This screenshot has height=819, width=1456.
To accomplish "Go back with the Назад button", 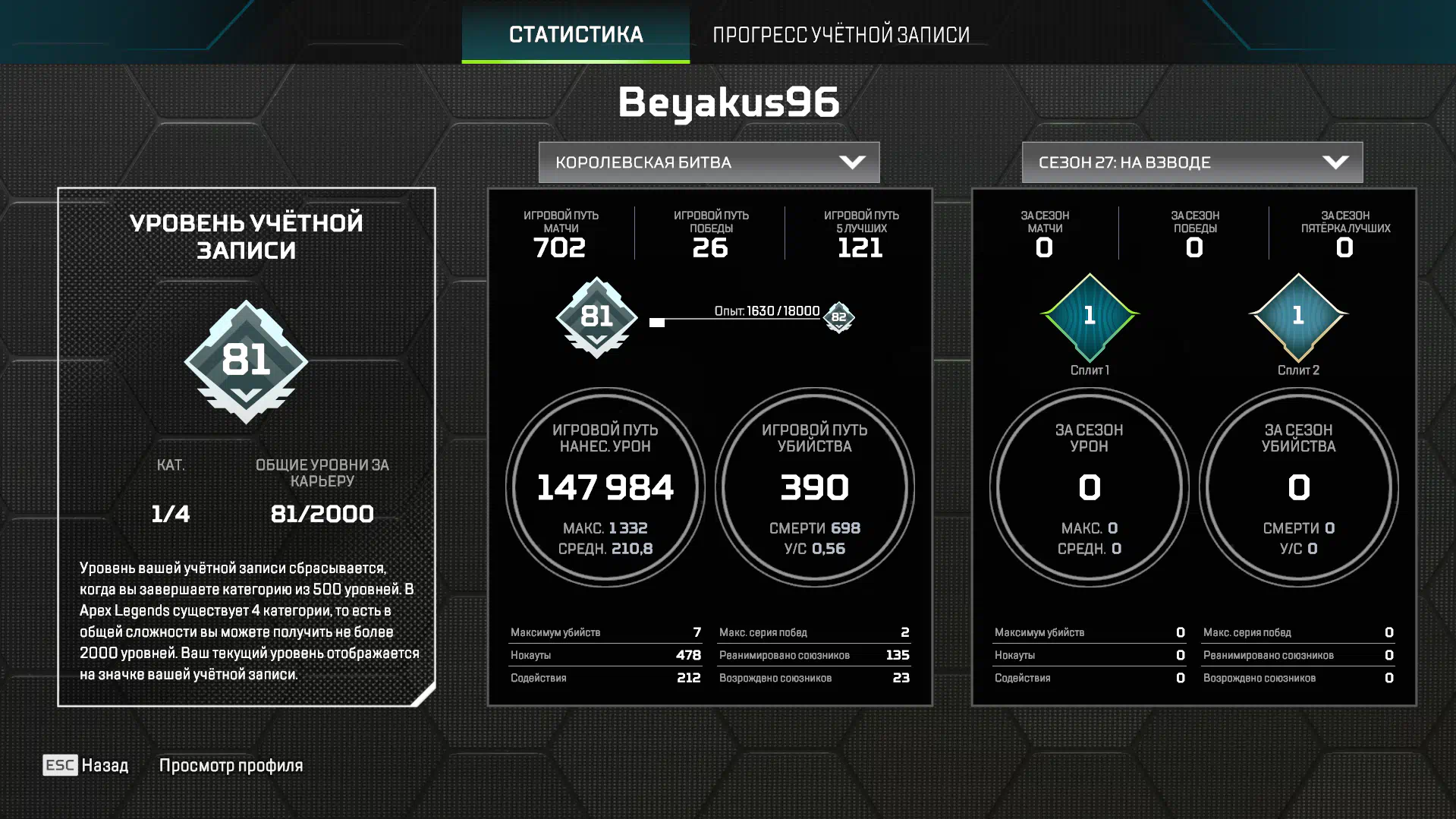I will pyautogui.click(x=86, y=765).
